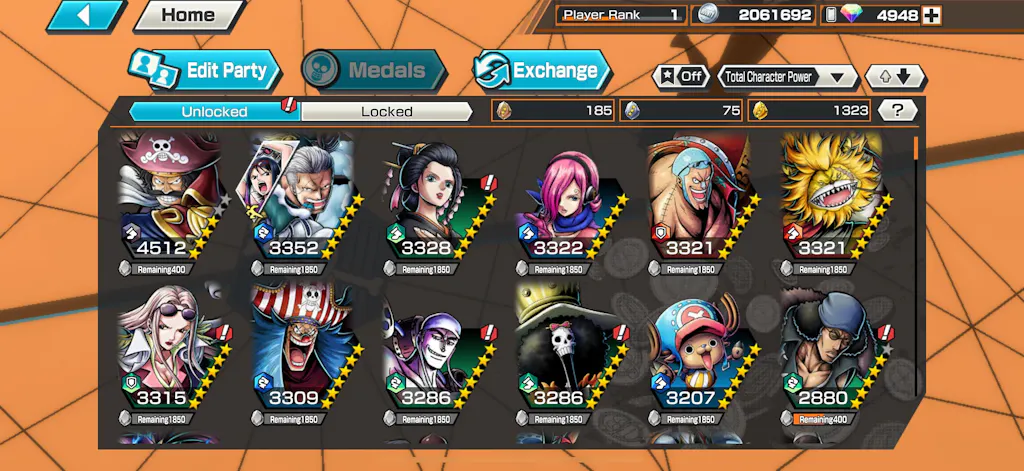Add more rainbow diamonds with plus button

coord(931,15)
